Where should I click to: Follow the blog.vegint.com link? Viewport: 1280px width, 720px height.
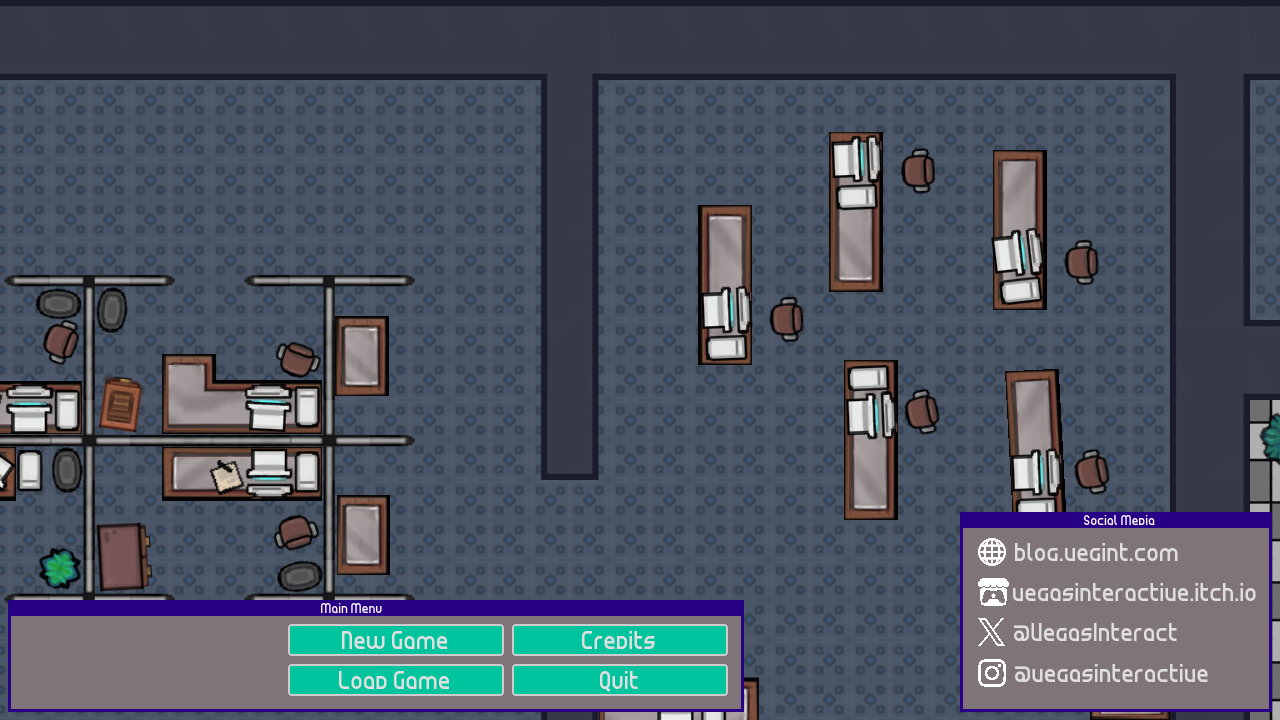1095,552
